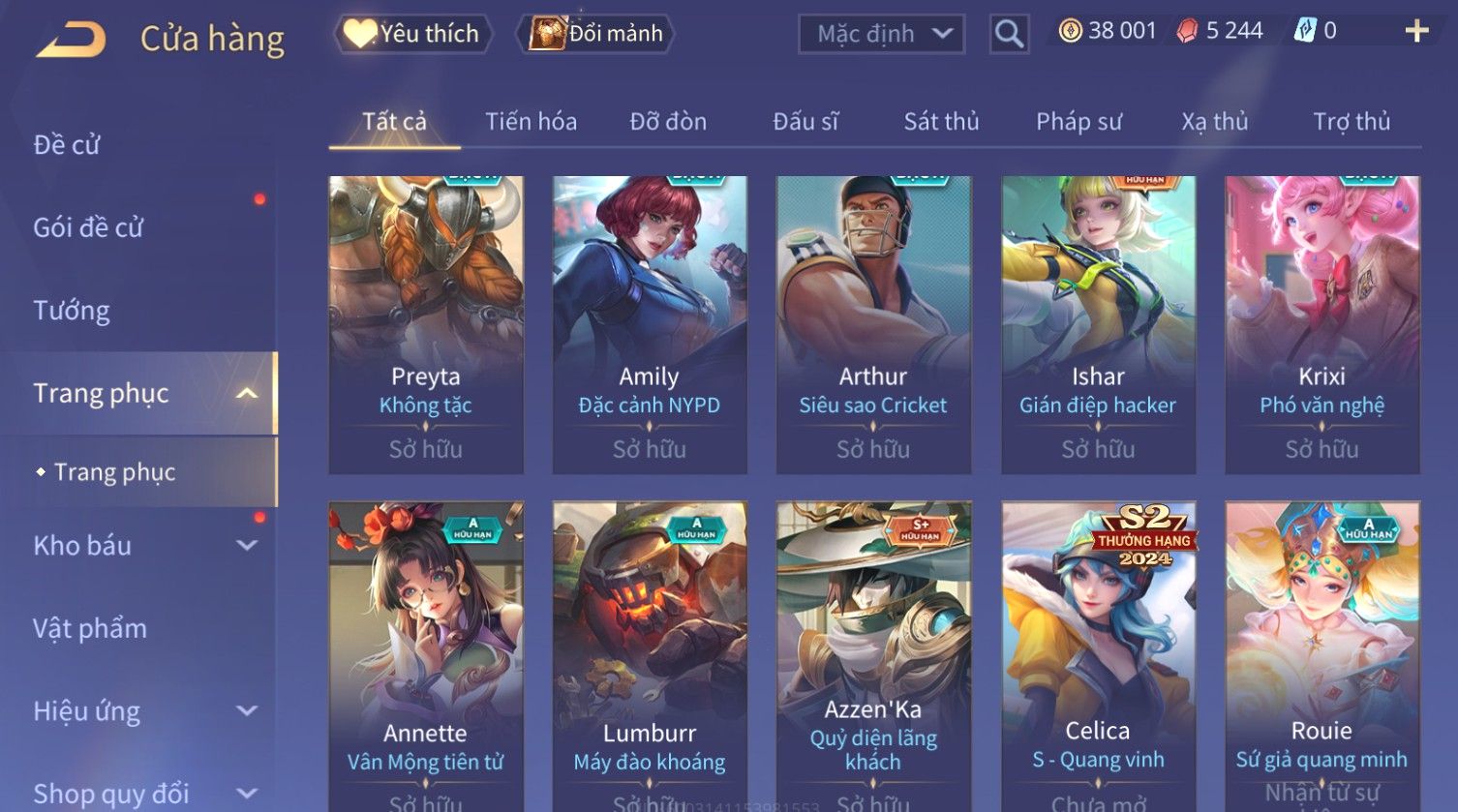Select Preyta Không tặc skin card
Image resolution: width=1458 pixels, height=812 pixels.
point(426,324)
